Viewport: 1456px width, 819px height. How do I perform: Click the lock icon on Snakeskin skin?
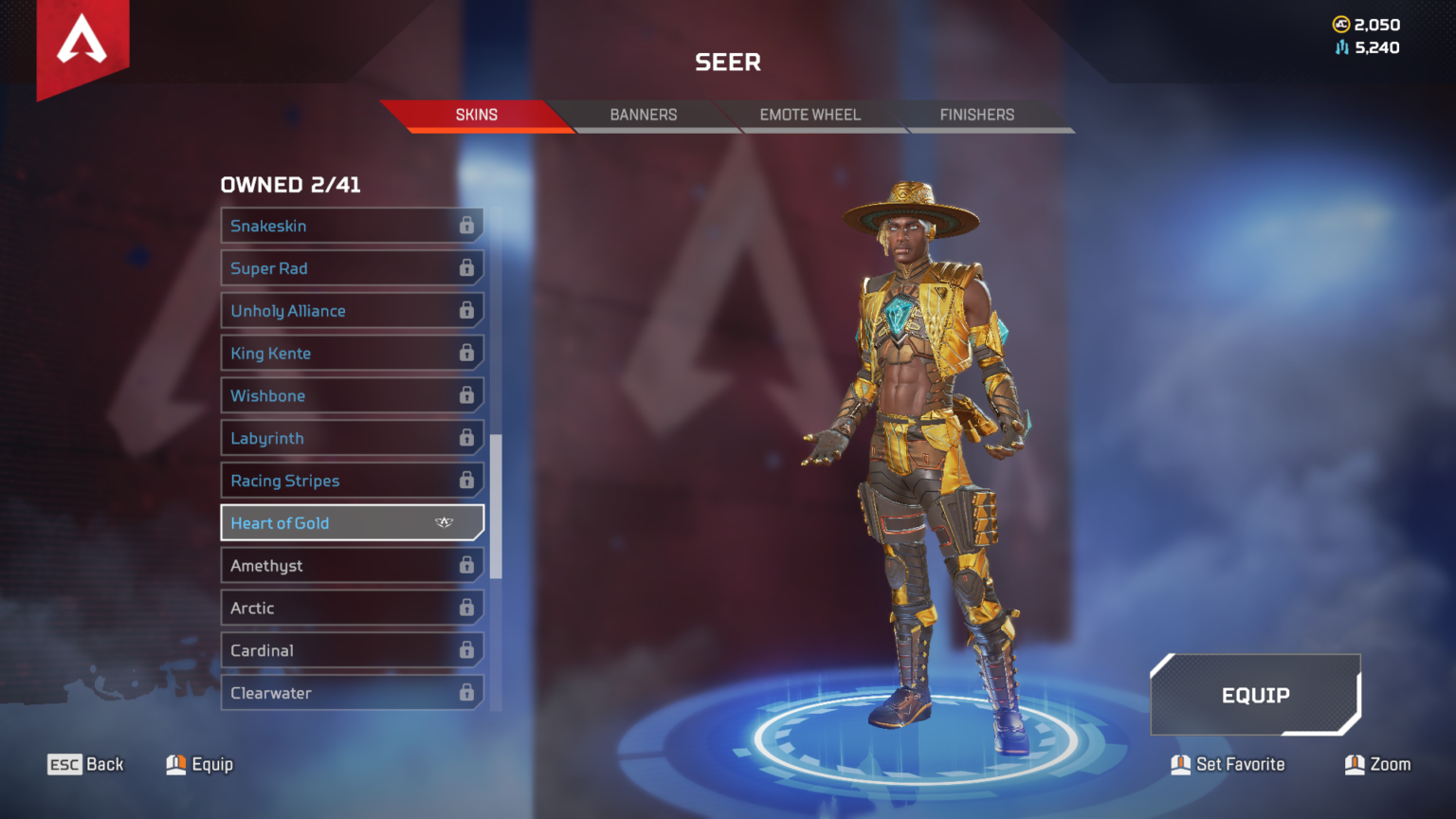point(467,226)
